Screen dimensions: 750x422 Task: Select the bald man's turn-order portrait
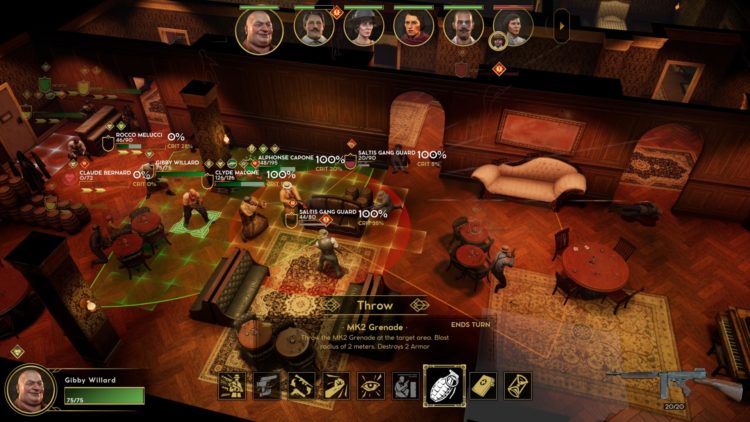259,29
